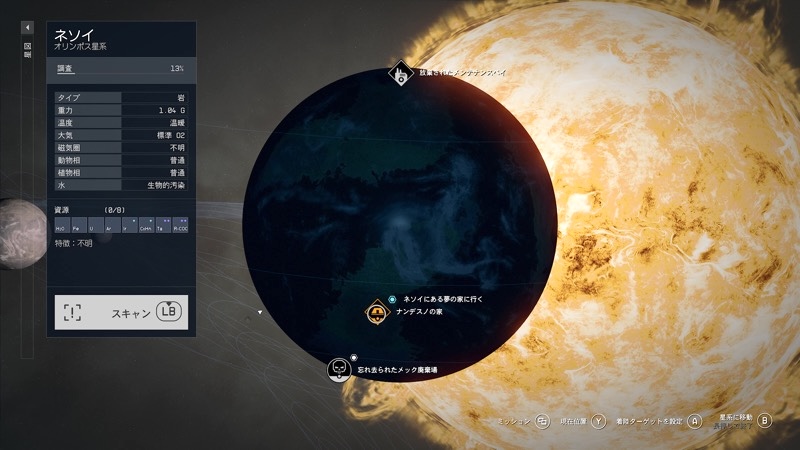Go to 星系に移動 star system view

click(x=765, y=420)
